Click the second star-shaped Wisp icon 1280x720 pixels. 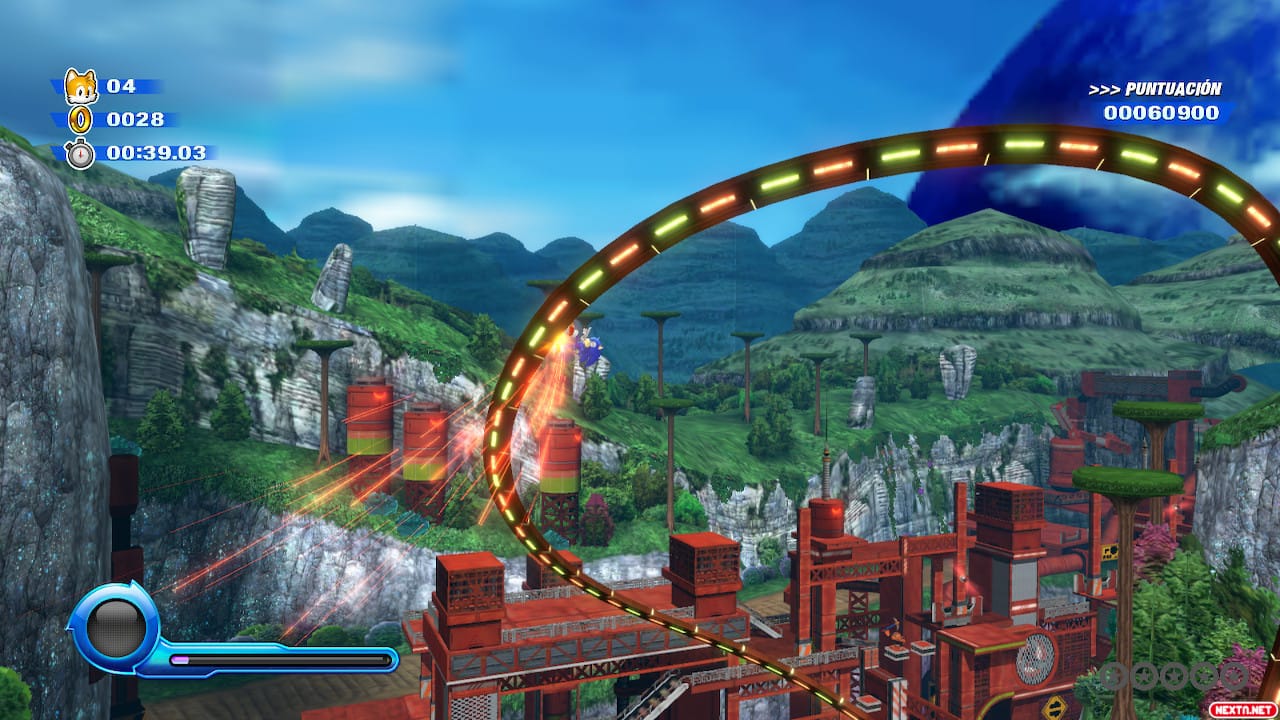[x=1144, y=676]
